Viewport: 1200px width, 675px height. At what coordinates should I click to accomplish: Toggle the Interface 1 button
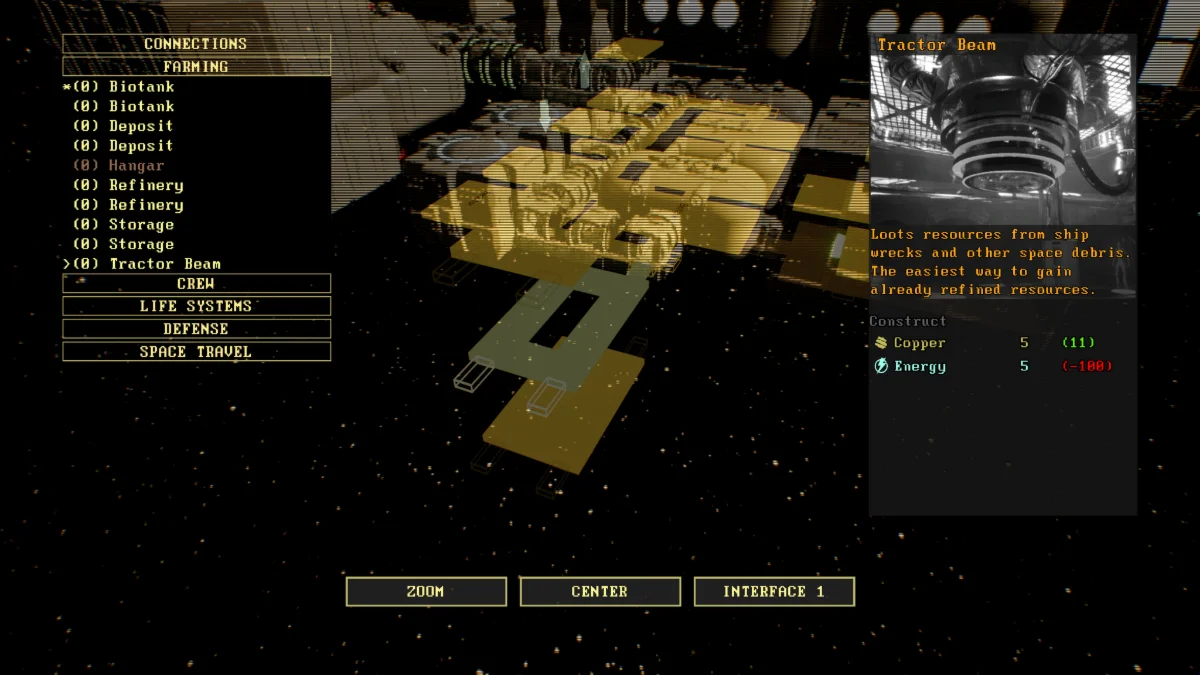click(774, 592)
